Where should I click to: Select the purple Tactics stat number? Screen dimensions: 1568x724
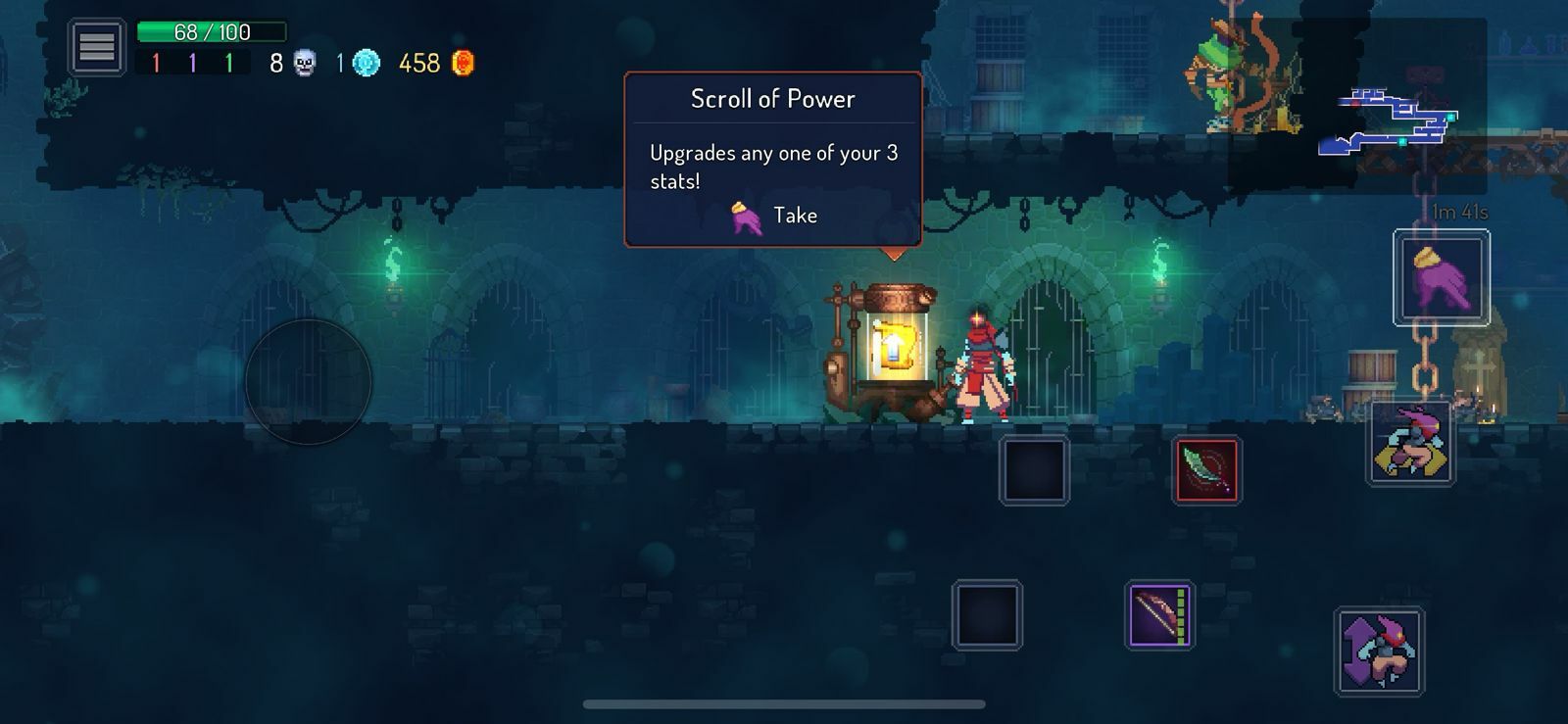click(191, 63)
